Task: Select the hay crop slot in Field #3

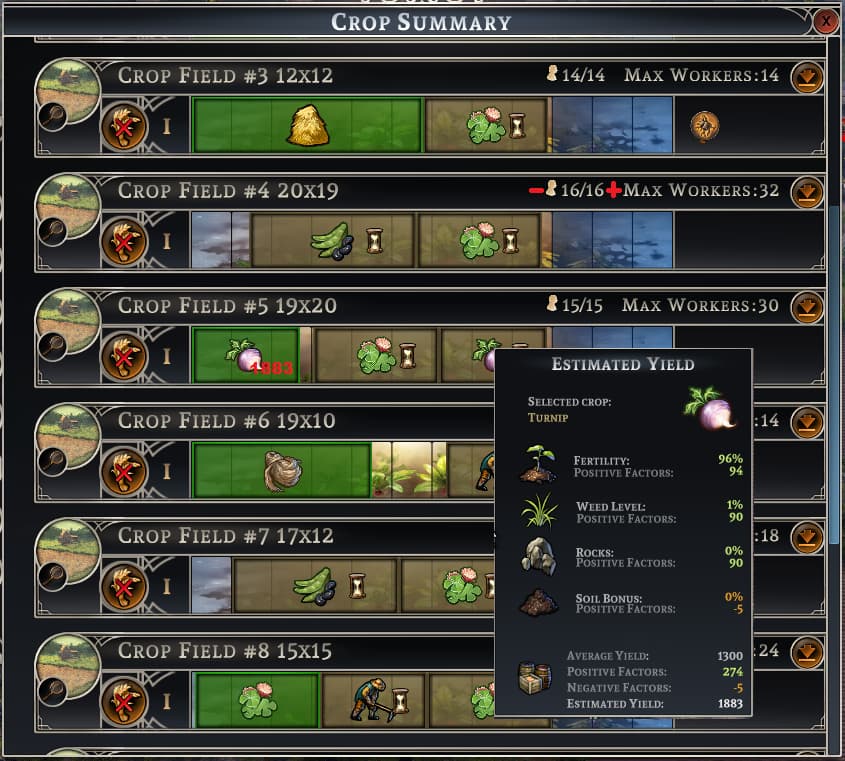Action: 307,126
